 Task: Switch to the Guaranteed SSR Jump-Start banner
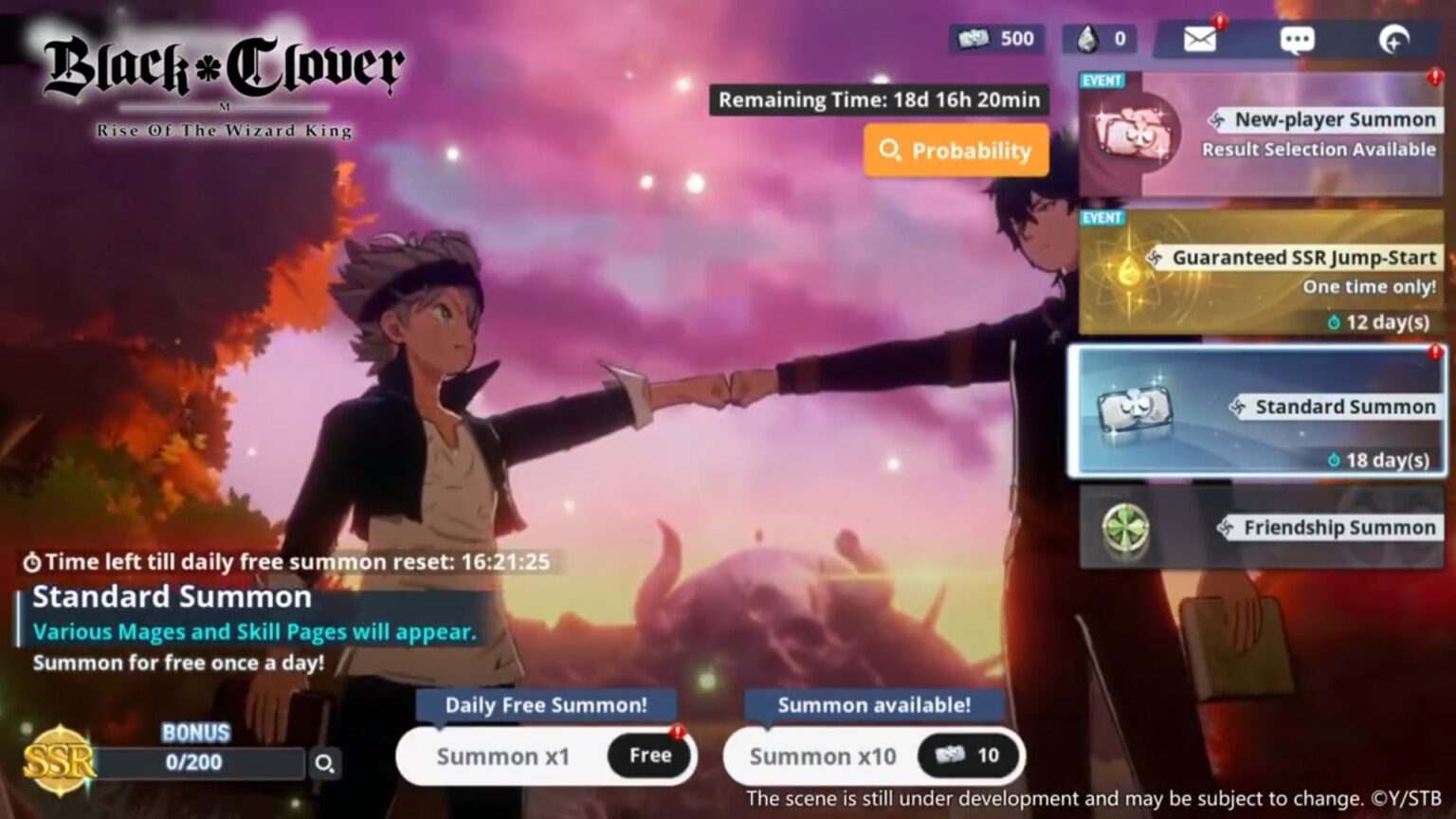pos(1261,273)
